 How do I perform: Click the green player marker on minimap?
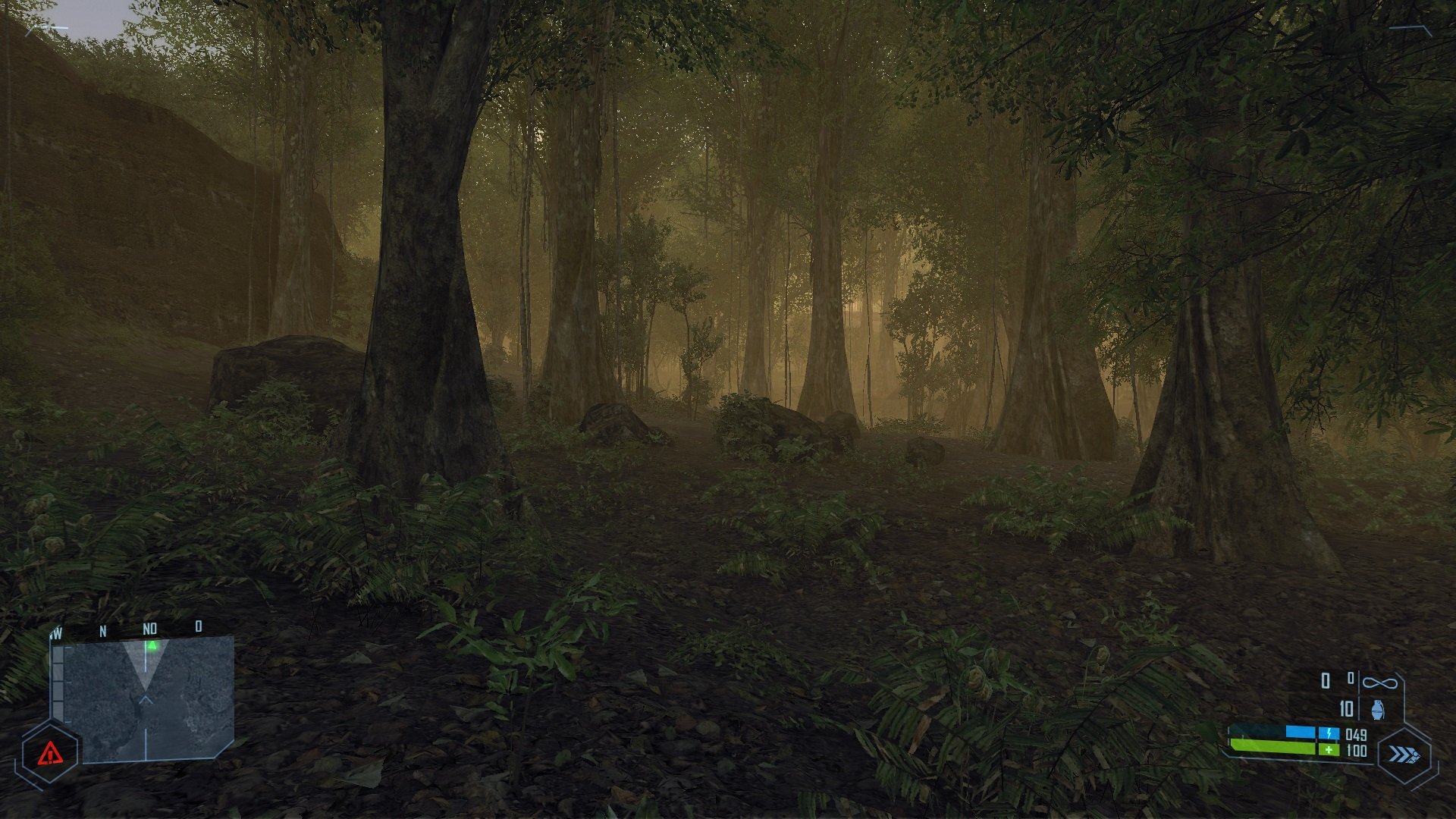coord(152,645)
